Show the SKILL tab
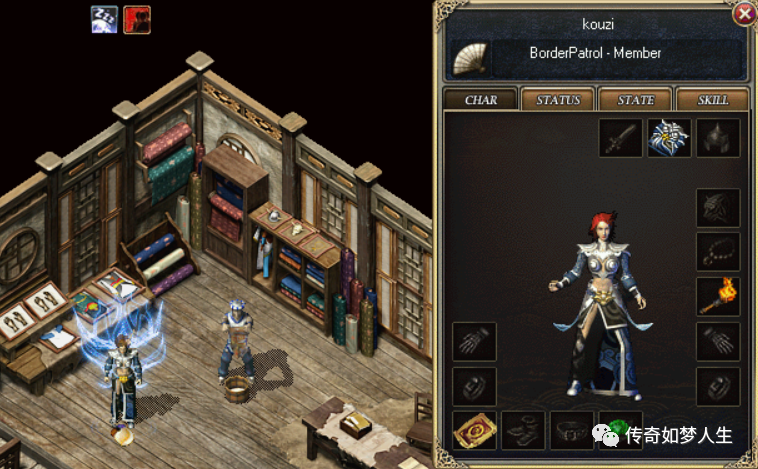 (714, 100)
